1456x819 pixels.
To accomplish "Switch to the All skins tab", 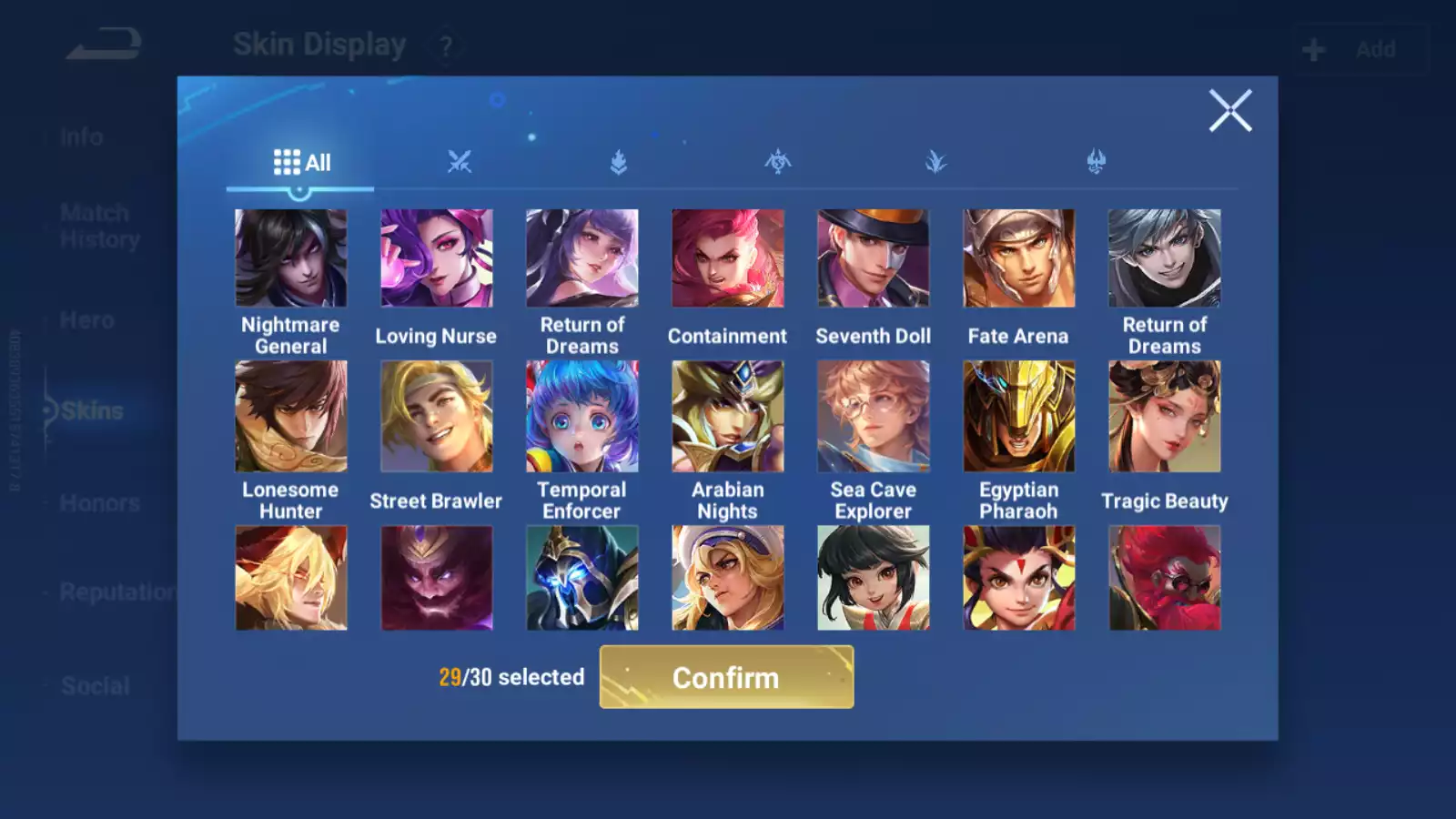I will (x=301, y=163).
